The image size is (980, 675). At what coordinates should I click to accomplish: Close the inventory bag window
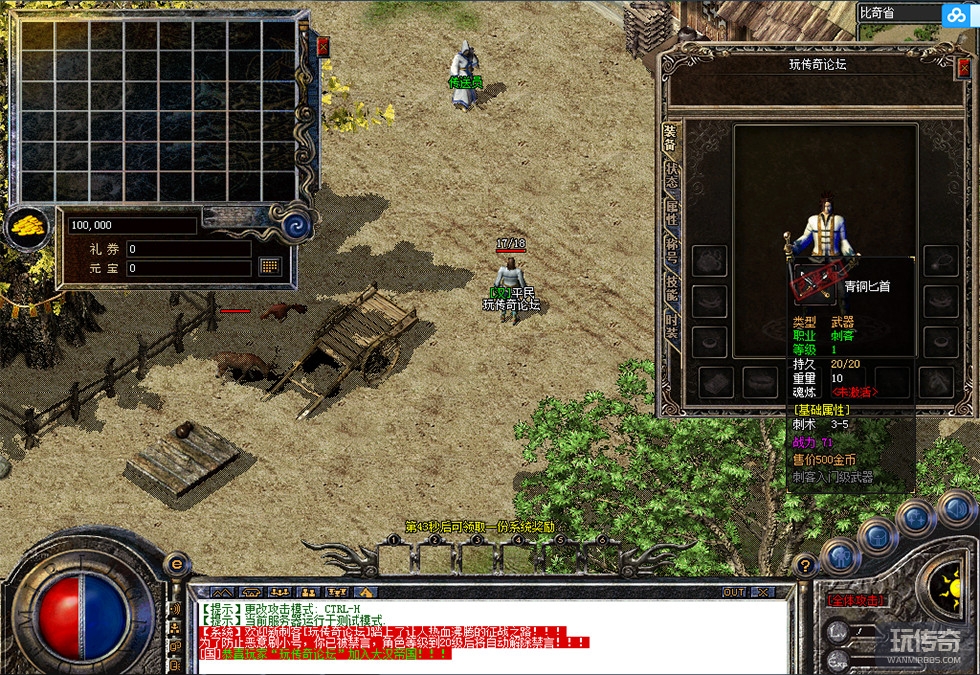click(x=323, y=46)
